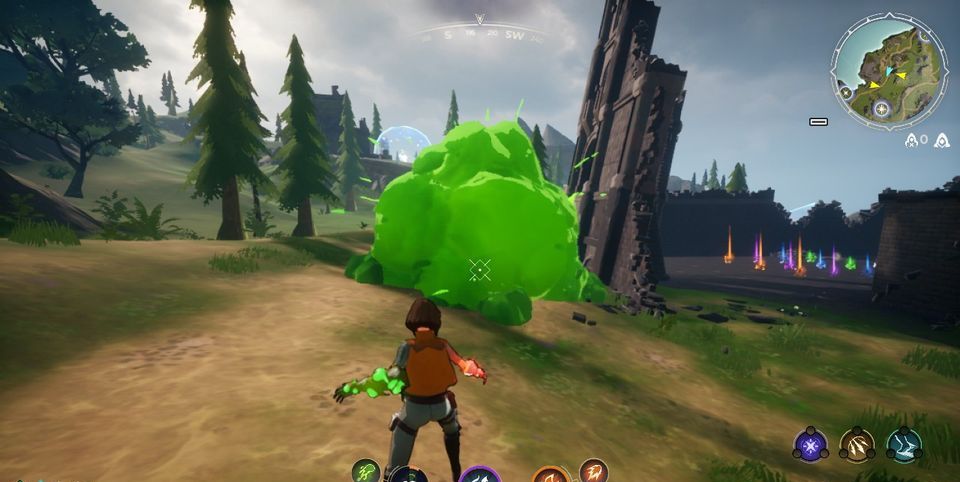Select the tan claw-marks talent icon
The width and height of the screenshot is (960, 482).
(857, 445)
